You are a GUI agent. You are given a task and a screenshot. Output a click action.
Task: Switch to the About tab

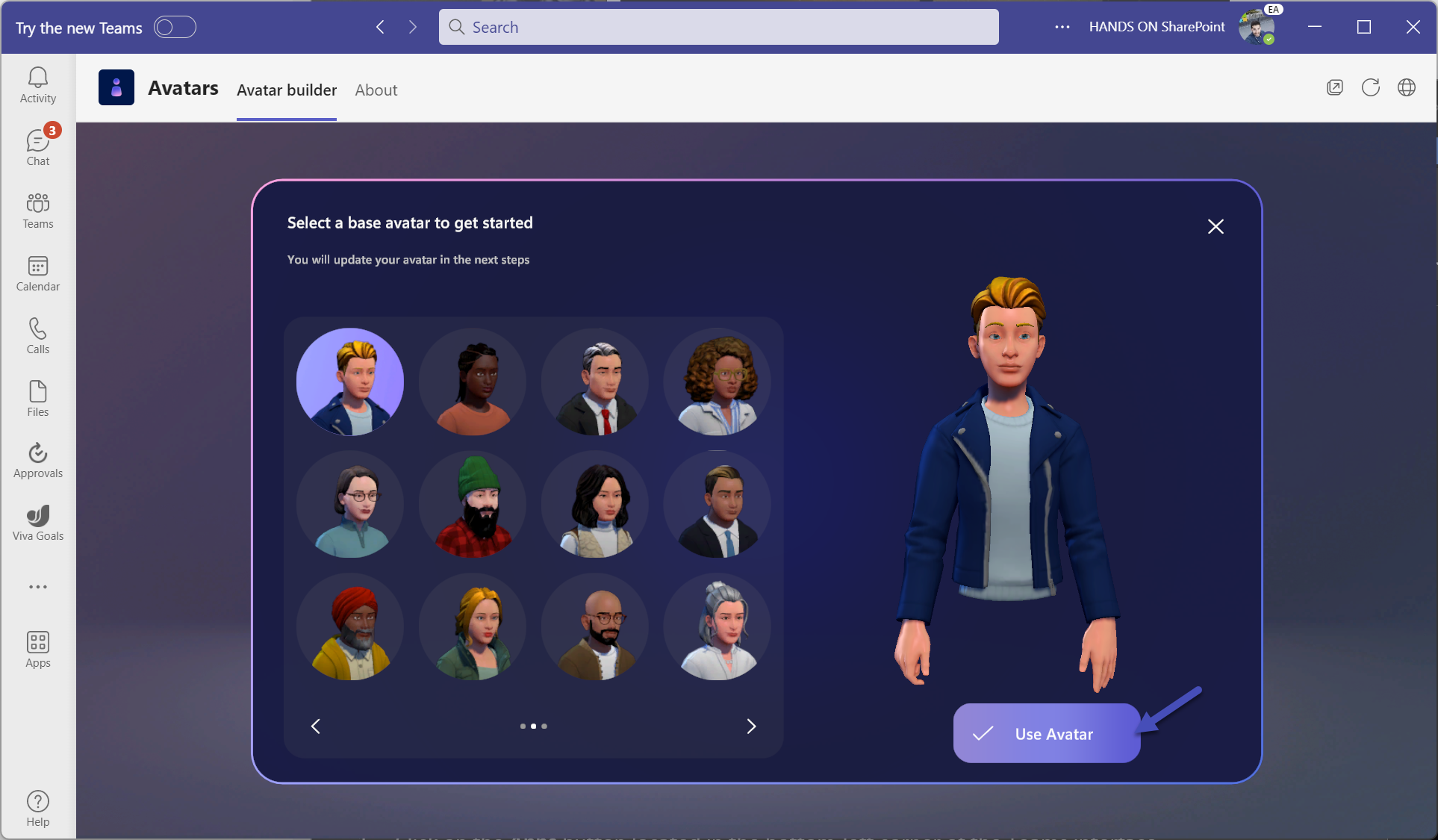point(376,90)
